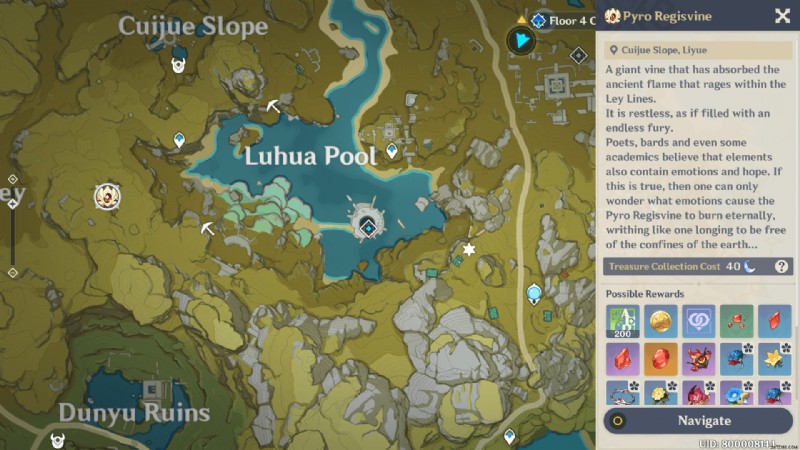800x450 pixels.
Task: Click the horned marker below Dunyu Ruins
Action: (58, 438)
